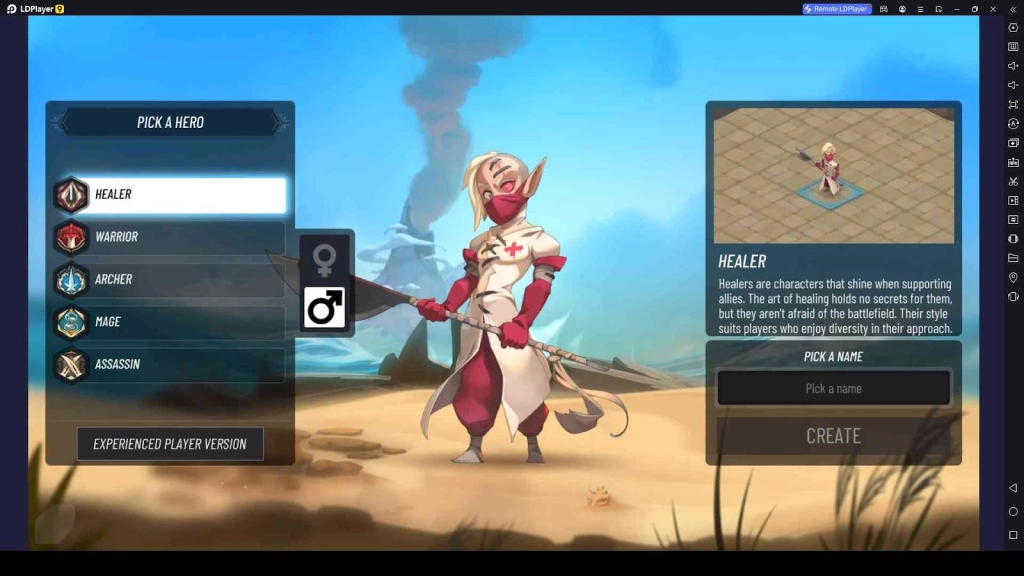Screen dimensions: 1024x576
Task: Switch character gender to female
Action: click(324, 260)
